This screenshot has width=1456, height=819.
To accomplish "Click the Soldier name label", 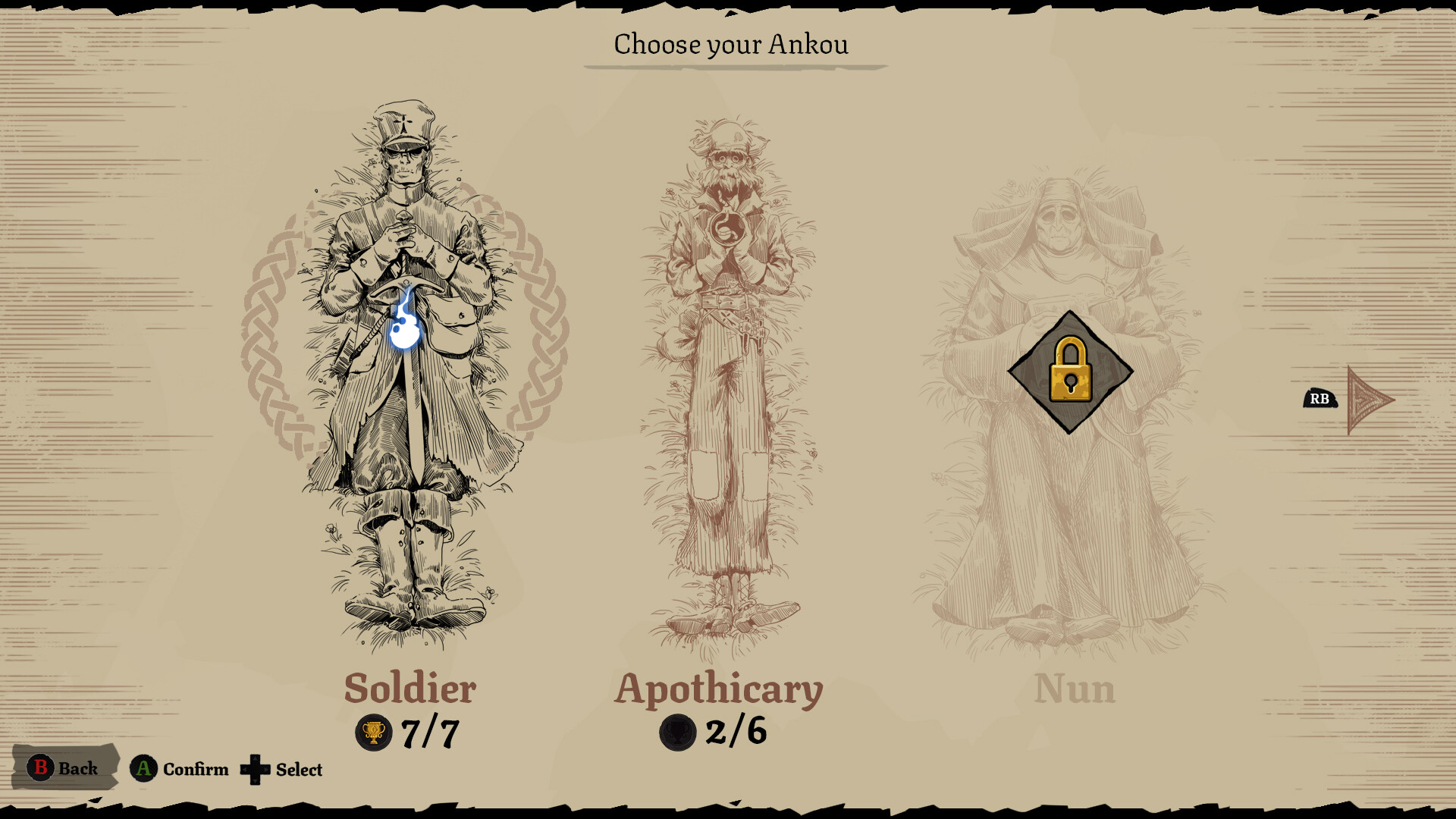I will 409,689.
